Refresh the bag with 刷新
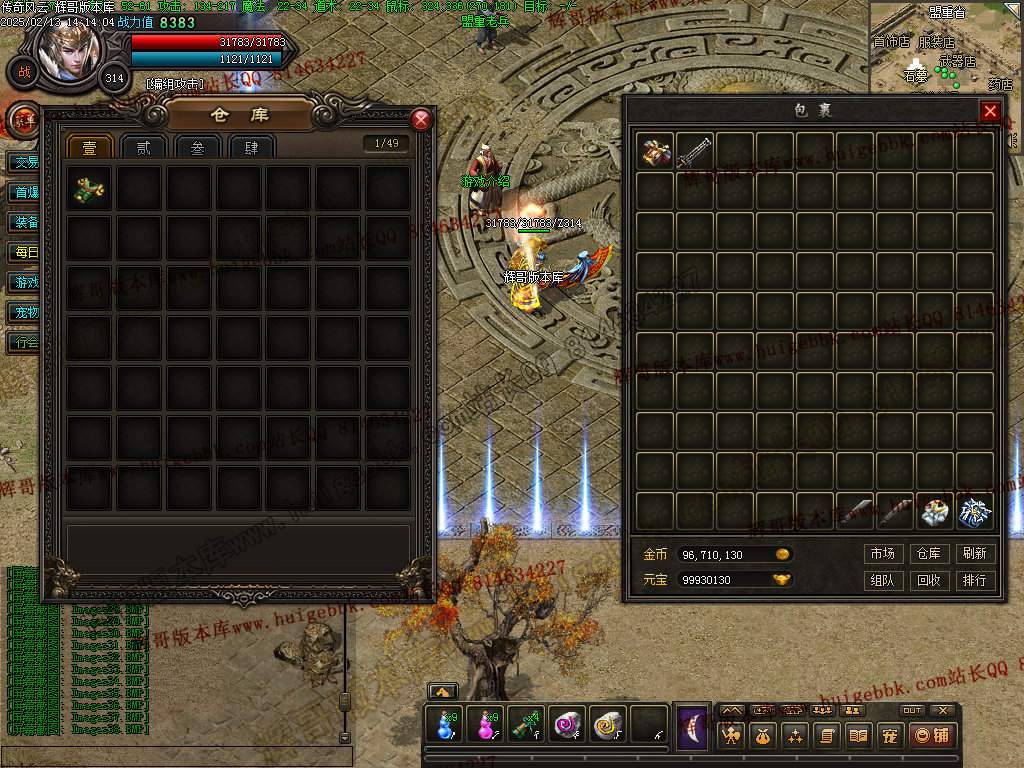 975,554
